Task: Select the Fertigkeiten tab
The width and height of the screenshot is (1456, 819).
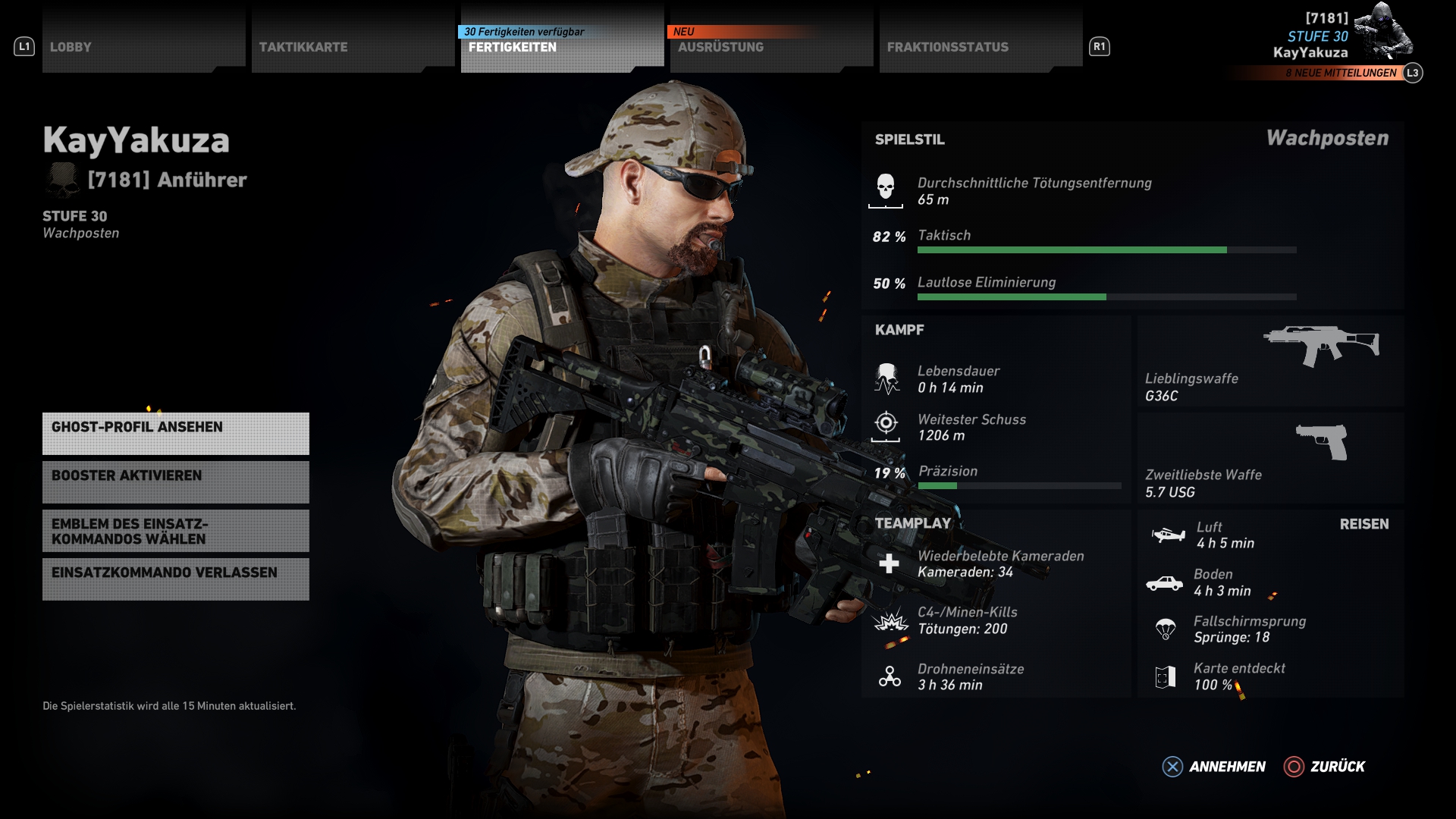Action: point(562,47)
